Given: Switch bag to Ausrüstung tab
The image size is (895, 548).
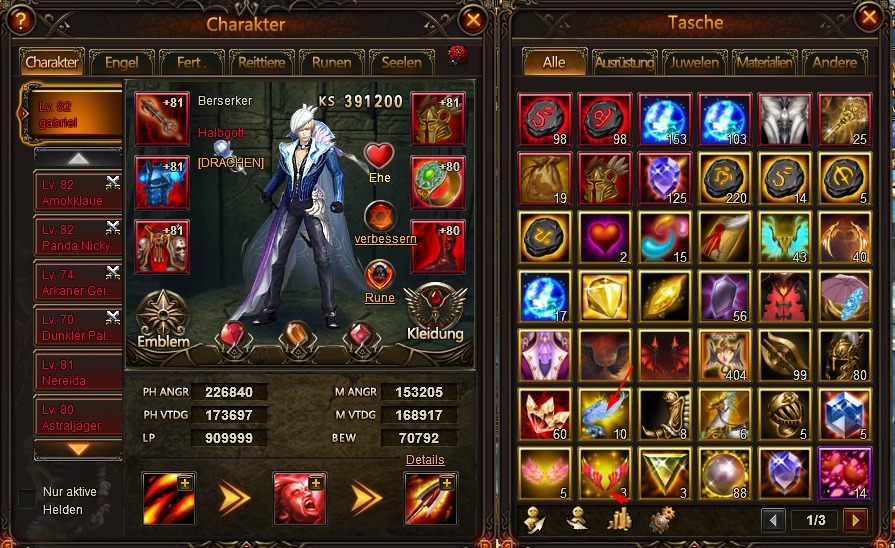Looking at the screenshot, I should point(624,62).
